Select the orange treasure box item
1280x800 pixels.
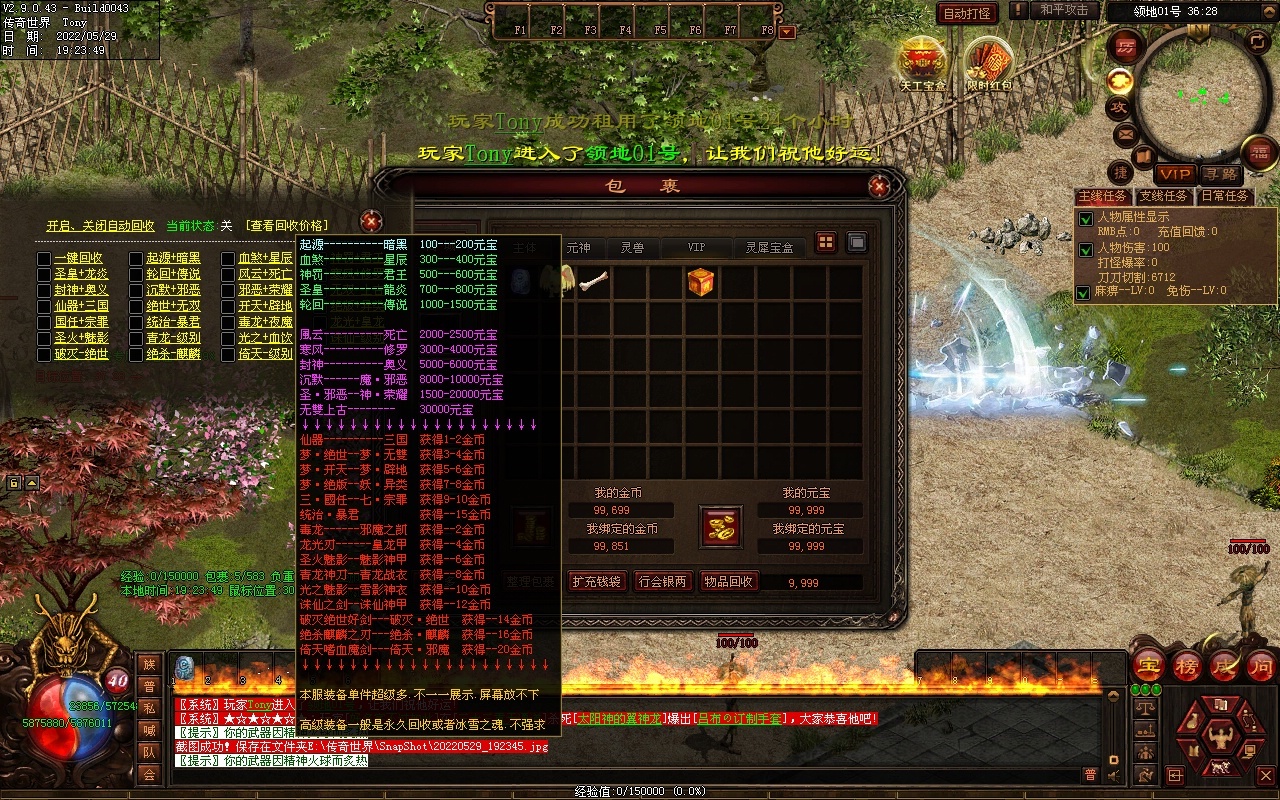(x=701, y=282)
